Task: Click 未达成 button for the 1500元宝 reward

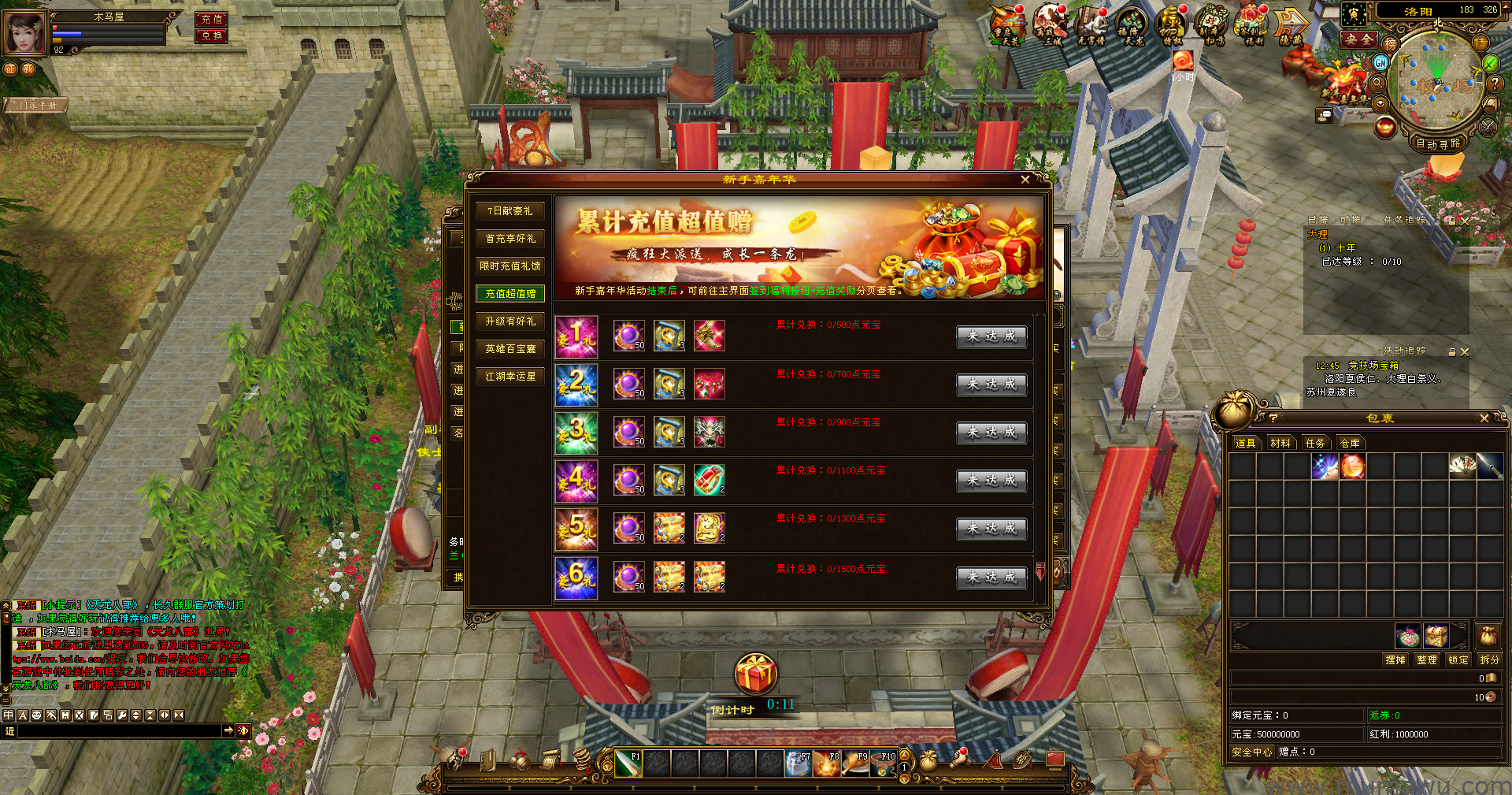Action: click(x=991, y=578)
